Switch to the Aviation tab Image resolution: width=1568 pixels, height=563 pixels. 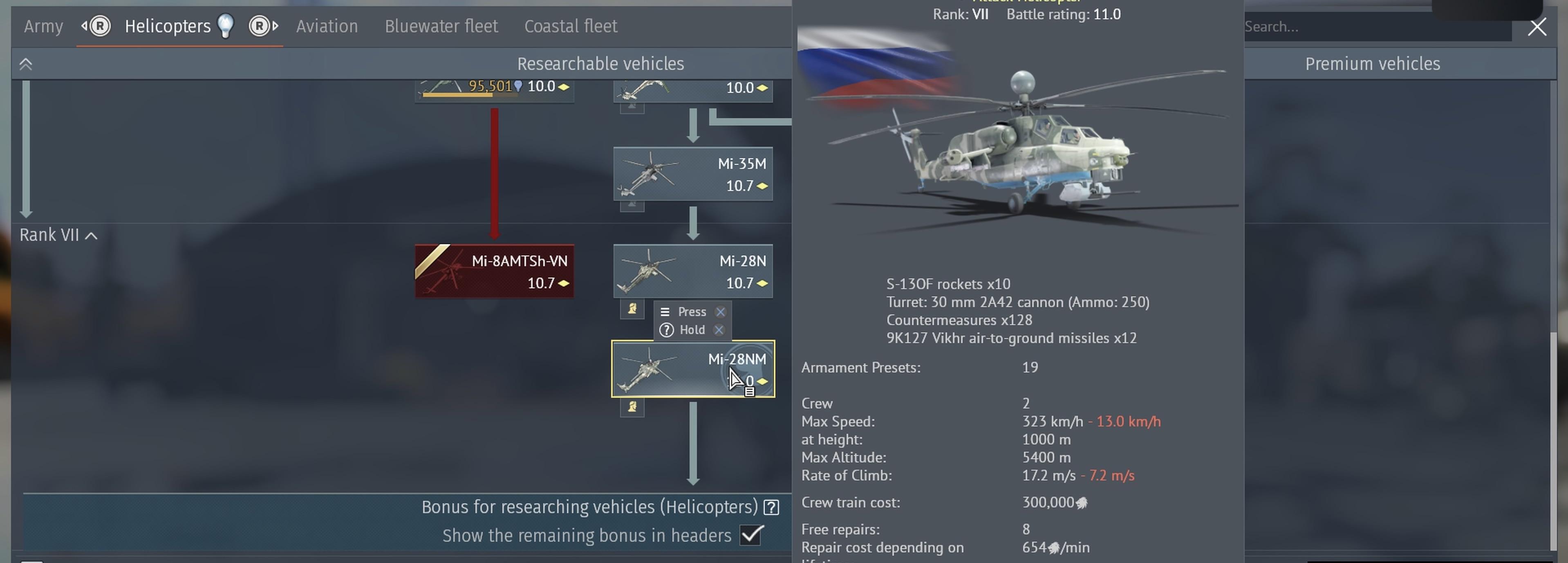click(x=327, y=26)
